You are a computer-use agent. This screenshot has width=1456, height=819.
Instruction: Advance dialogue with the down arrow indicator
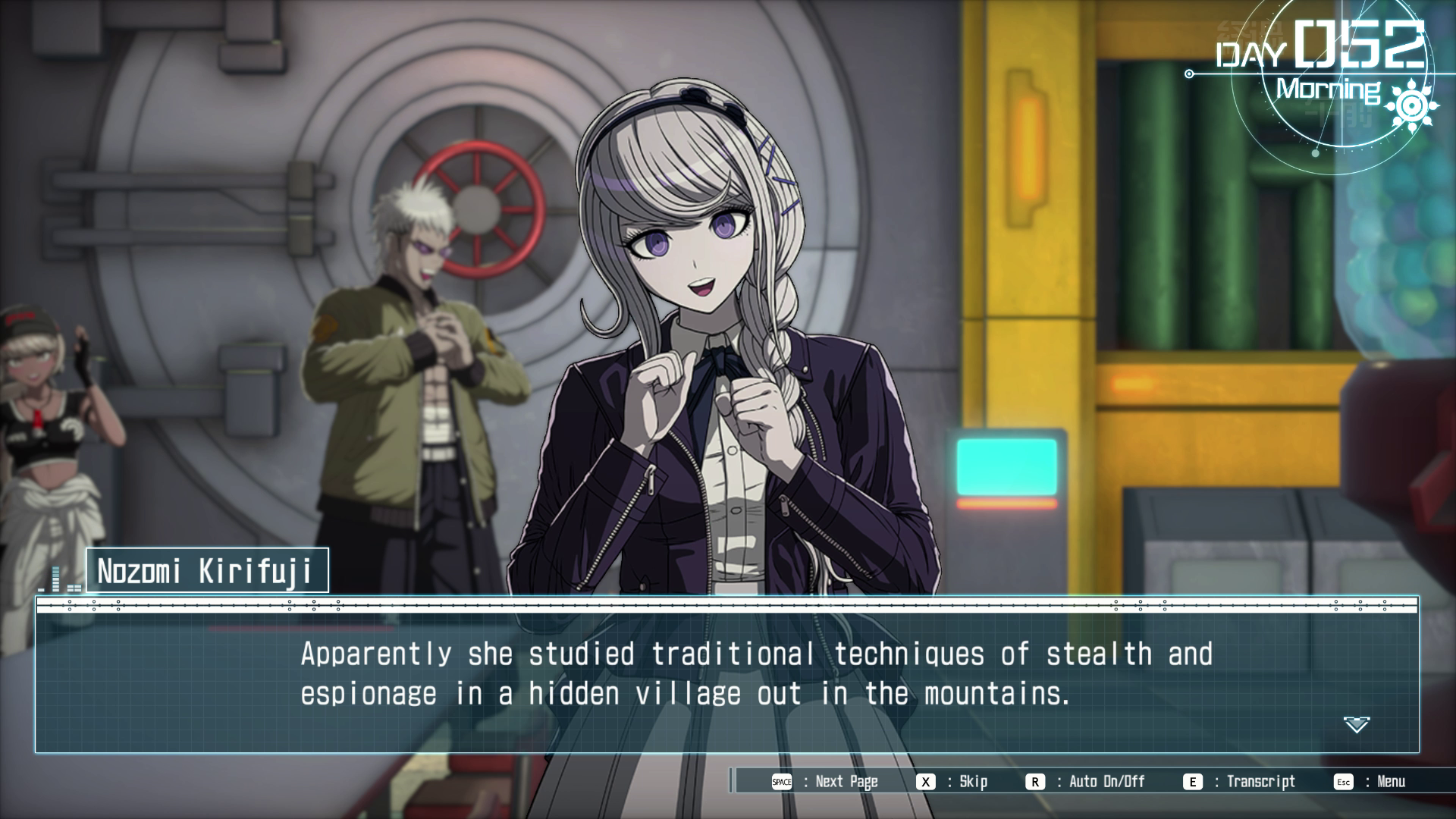tap(1356, 725)
